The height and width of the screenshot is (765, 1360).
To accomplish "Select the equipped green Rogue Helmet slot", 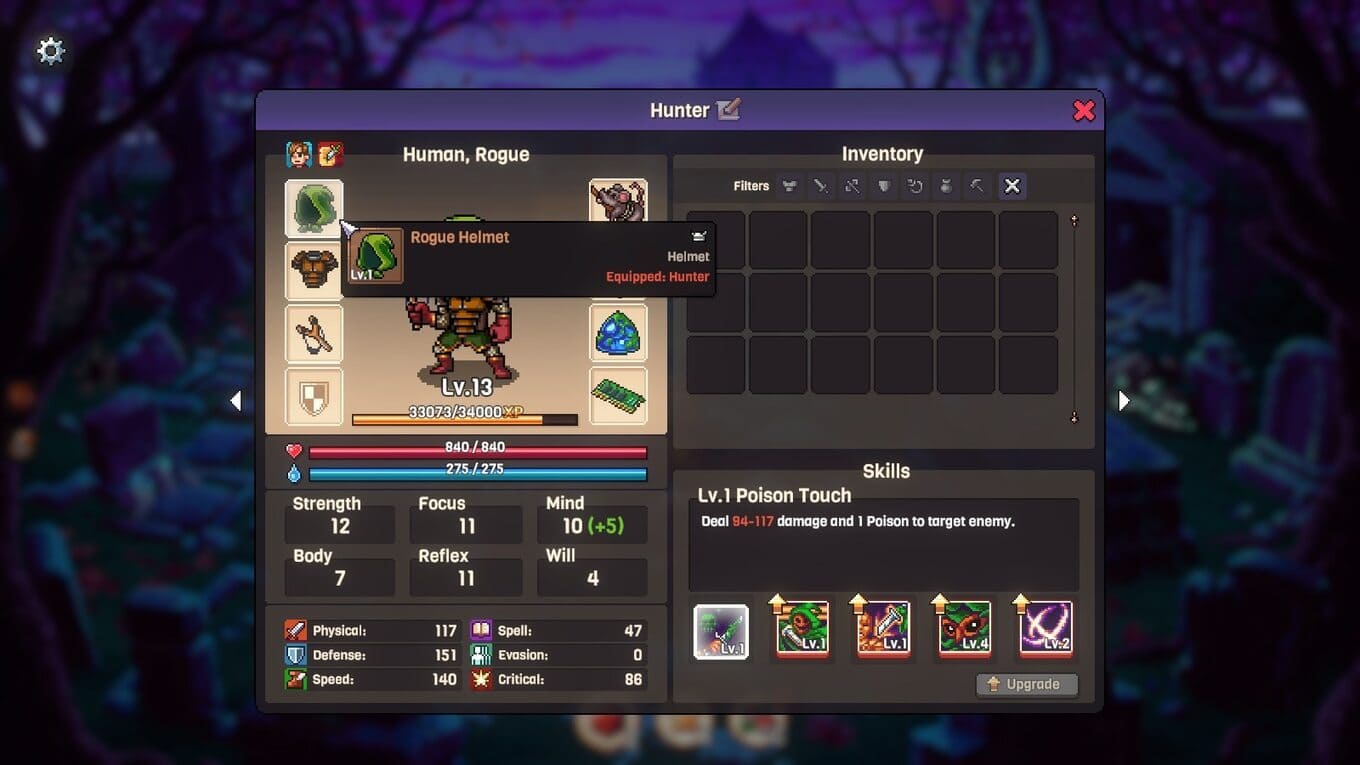I will [x=314, y=208].
